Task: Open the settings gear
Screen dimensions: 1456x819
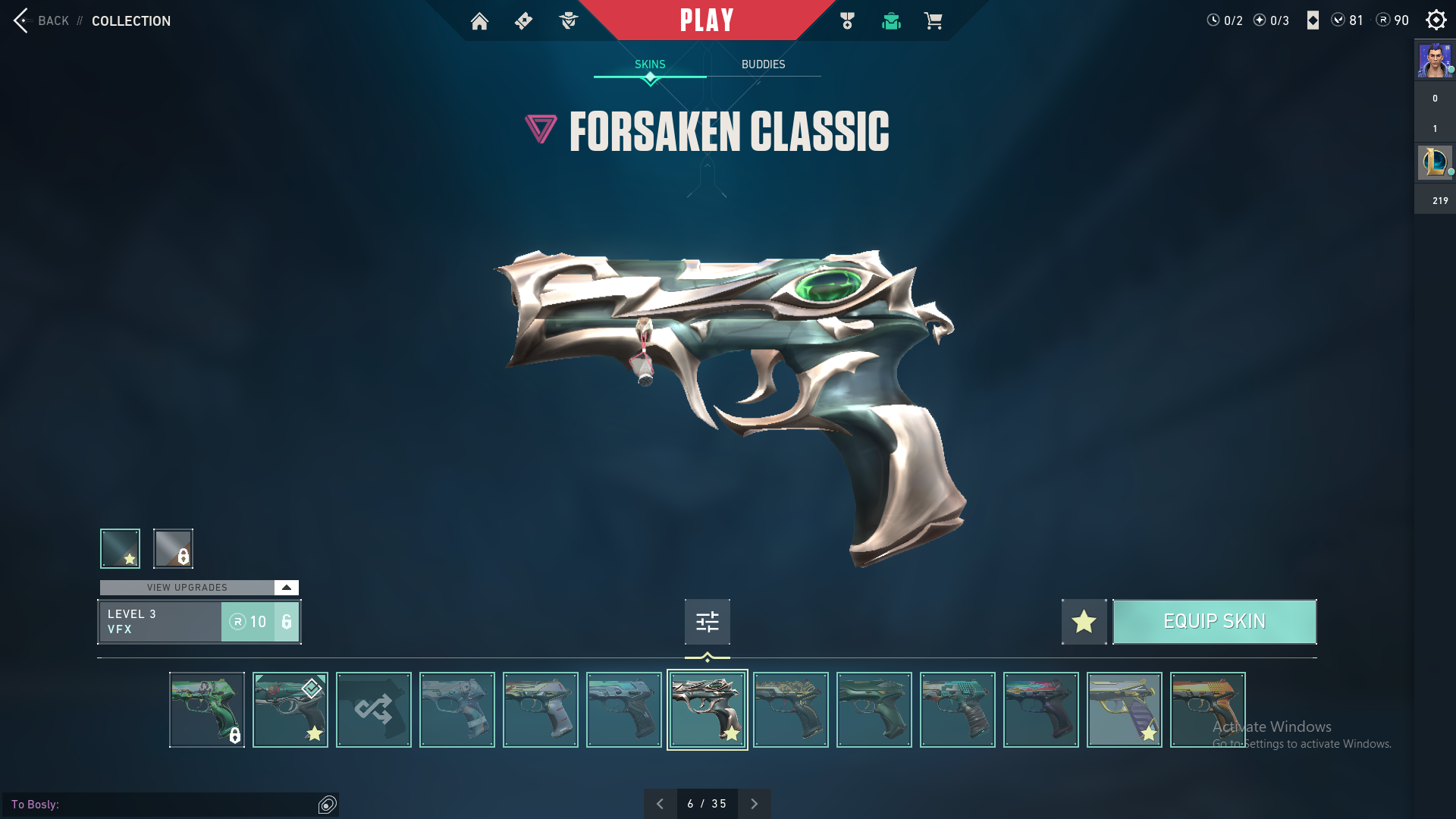Action: 1436,20
